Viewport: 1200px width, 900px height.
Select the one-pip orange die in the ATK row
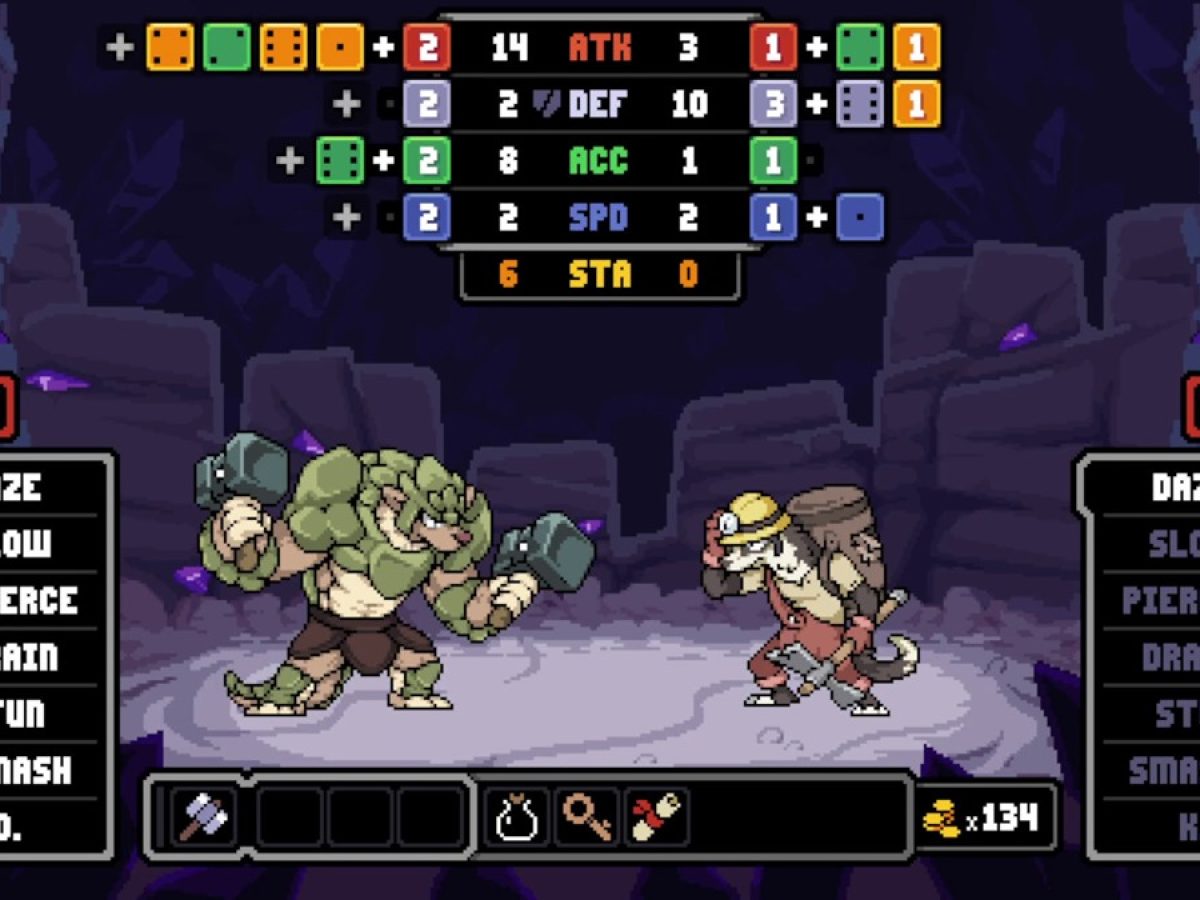[340, 47]
